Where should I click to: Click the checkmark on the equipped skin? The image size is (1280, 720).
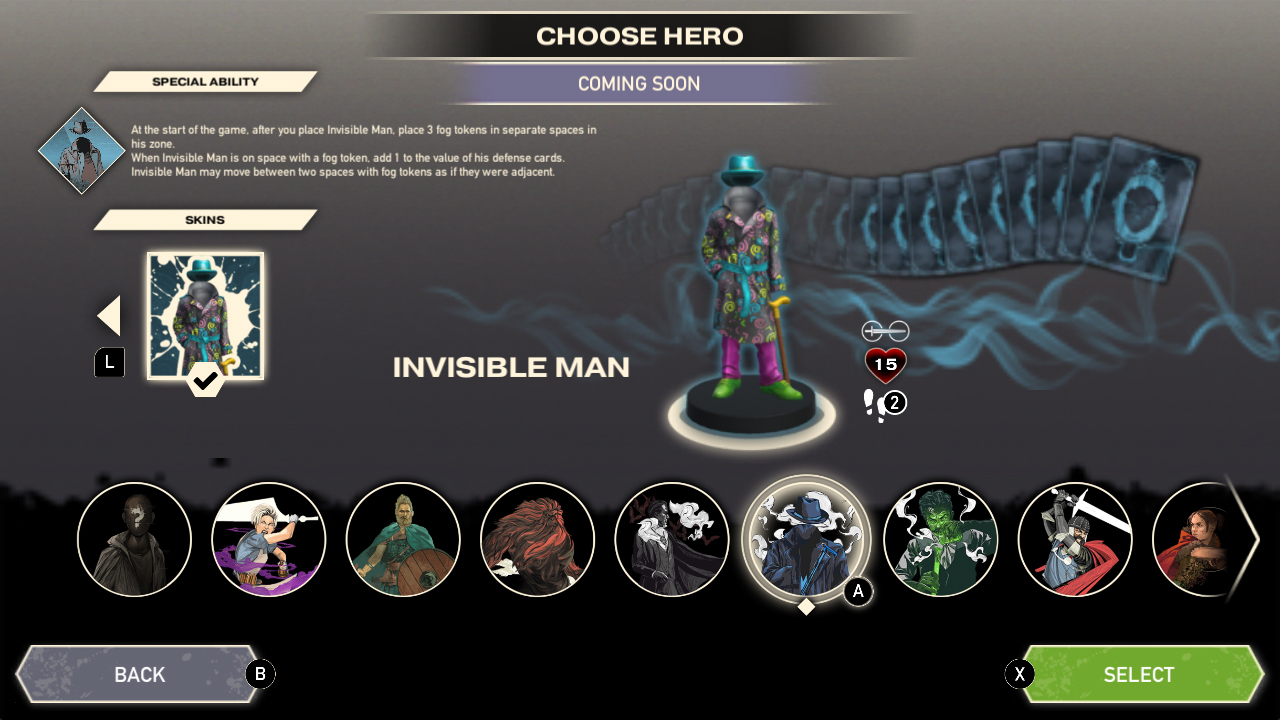coord(205,382)
